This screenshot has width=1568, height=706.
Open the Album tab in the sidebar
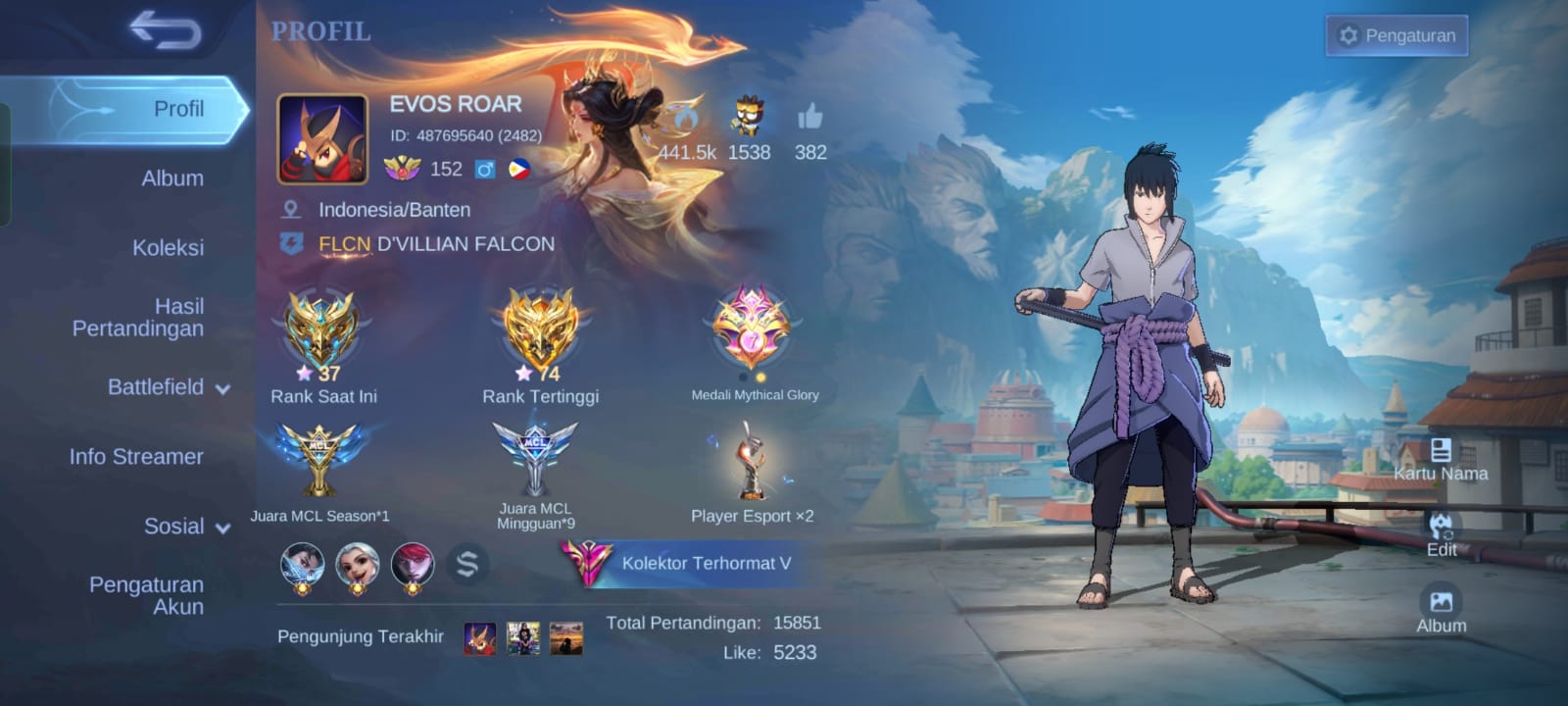(x=172, y=178)
